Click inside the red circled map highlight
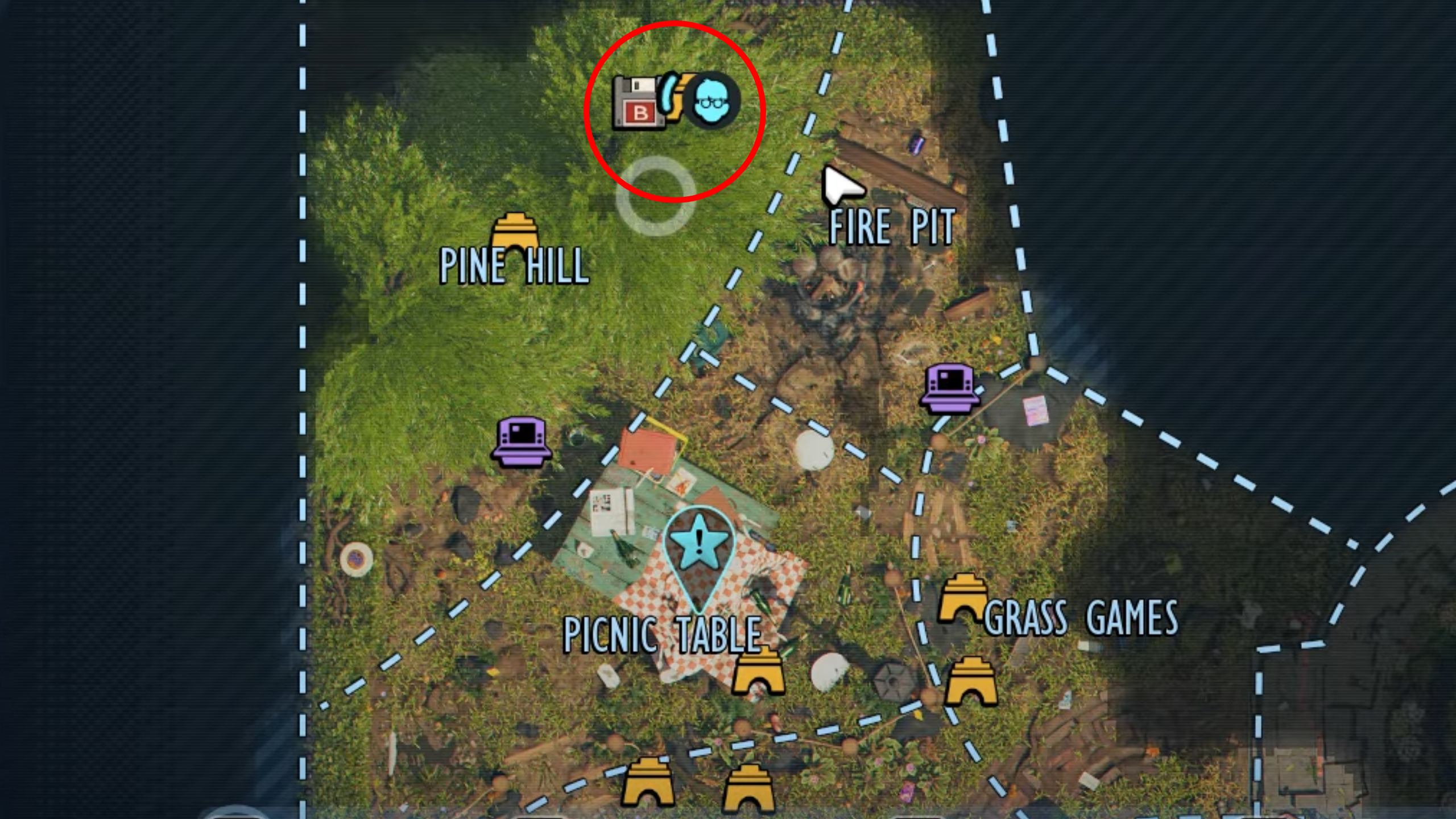The image size is (1456, 819). 674,114
